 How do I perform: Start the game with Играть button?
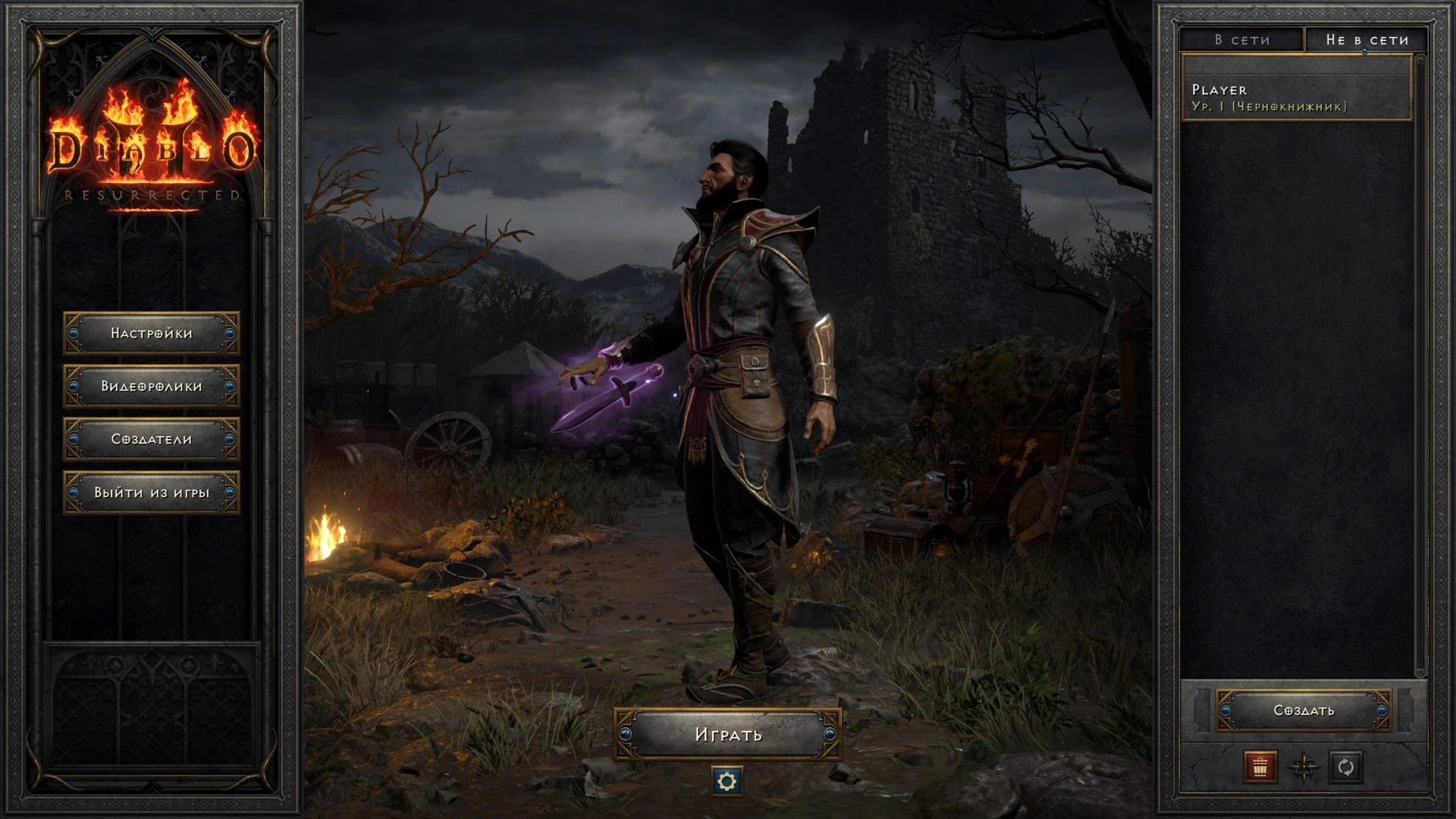coord(728,734)
